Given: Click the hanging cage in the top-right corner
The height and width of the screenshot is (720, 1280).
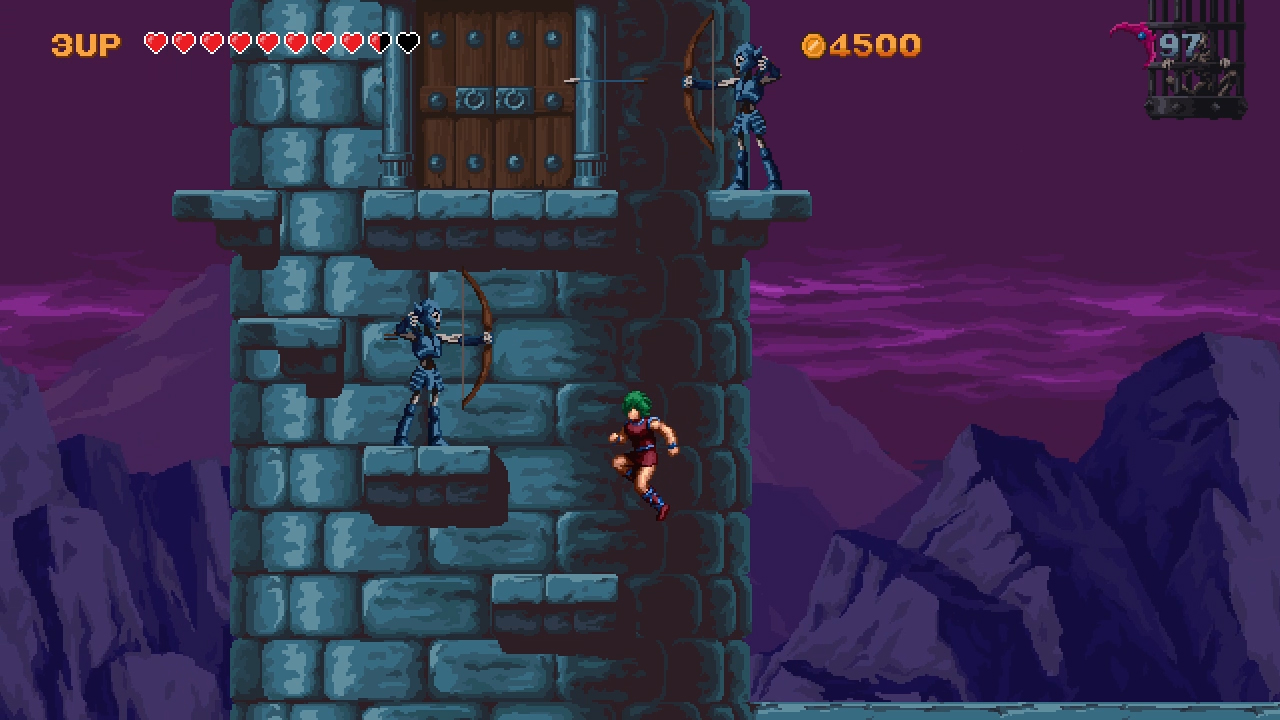Looking at the screenshot, I should (x=1195, y=60).
